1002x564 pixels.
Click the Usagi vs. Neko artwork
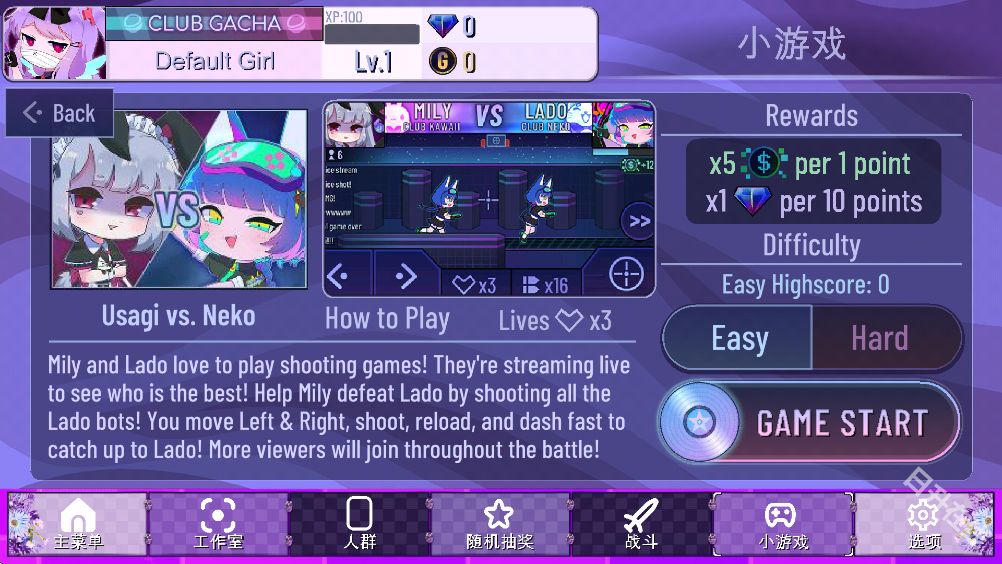point(180,200)
